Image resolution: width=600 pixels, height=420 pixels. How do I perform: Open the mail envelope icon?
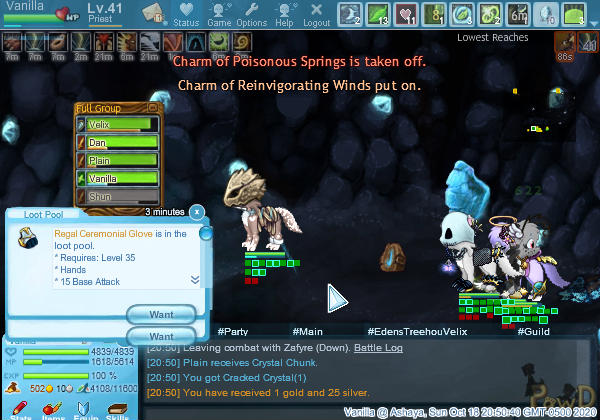pyautogui.click(x=153, y=13)
